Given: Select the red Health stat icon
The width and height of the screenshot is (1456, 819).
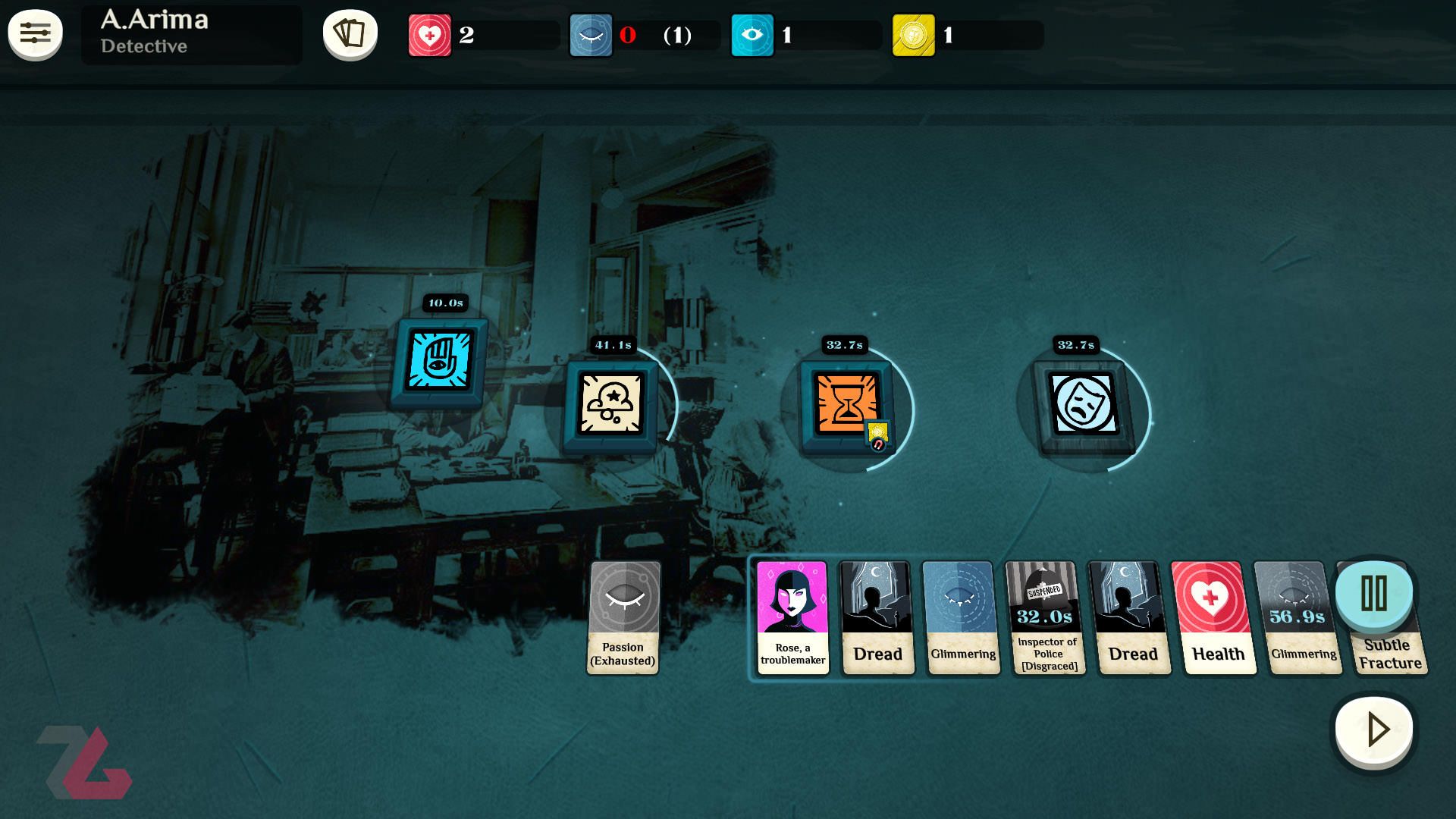Looking at the screenshot, I should point(430,36).
